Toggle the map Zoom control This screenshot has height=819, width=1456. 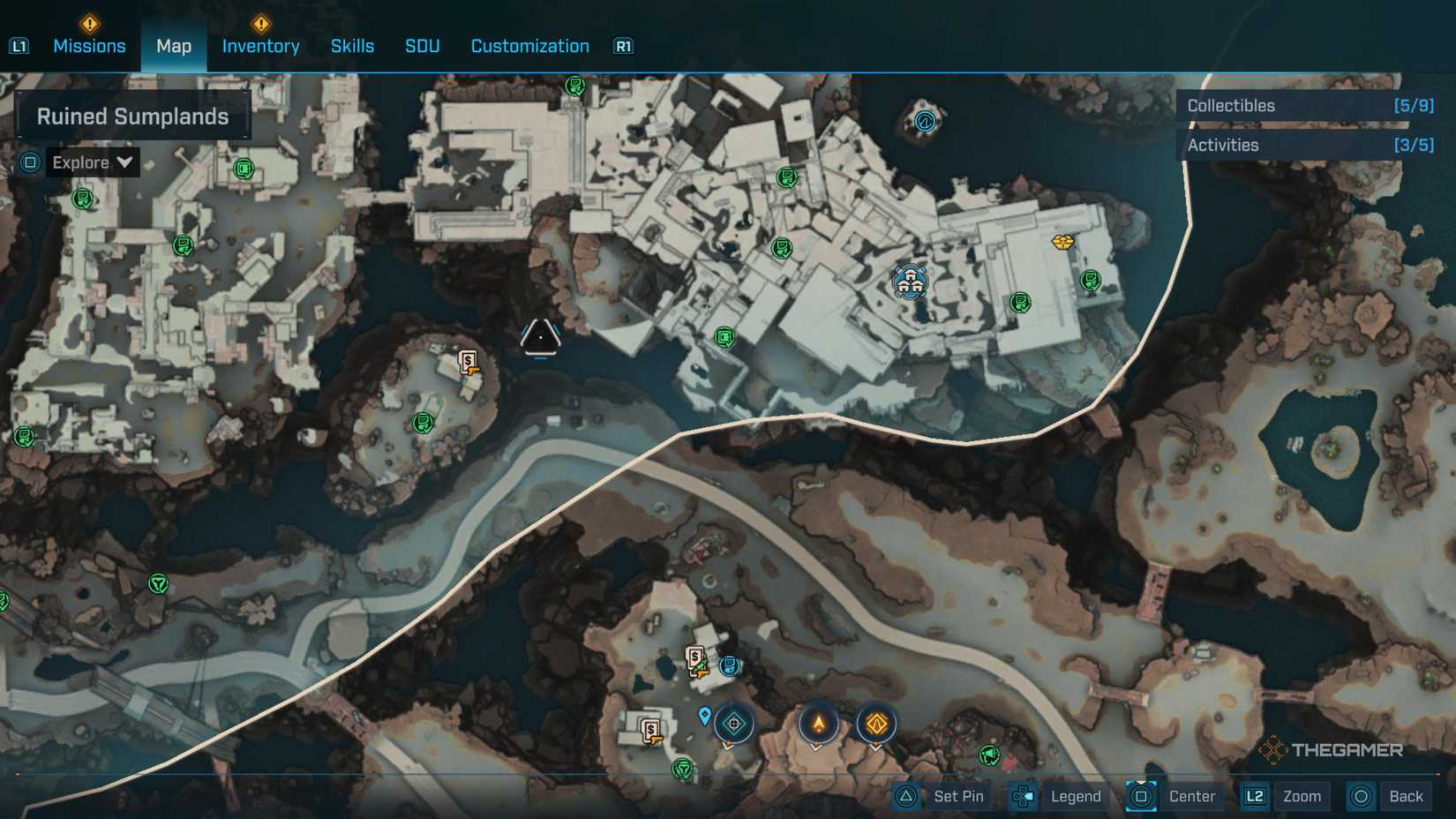pos(1285,796)
